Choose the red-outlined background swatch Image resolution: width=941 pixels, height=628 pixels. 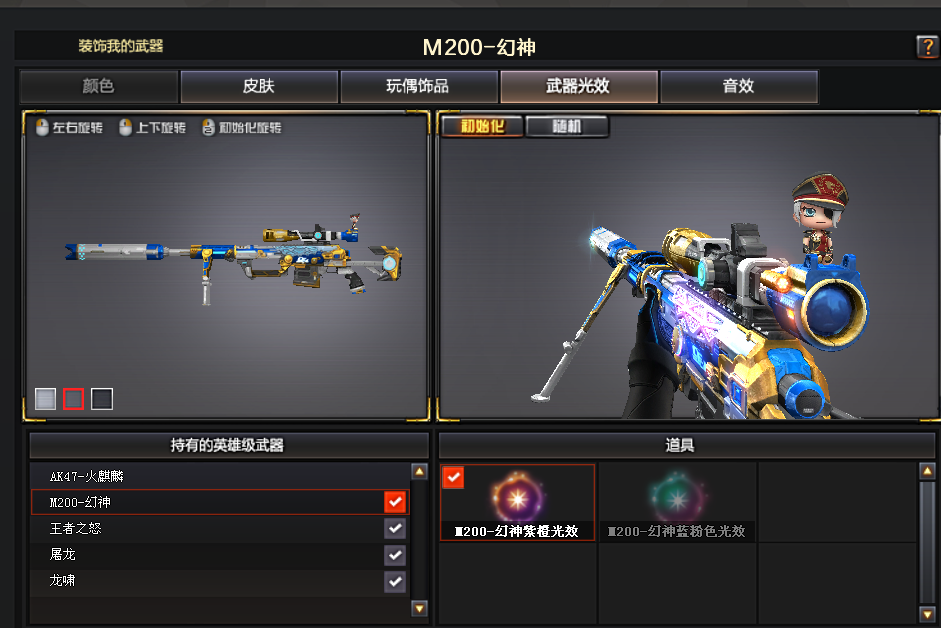[x=73, y=399]
